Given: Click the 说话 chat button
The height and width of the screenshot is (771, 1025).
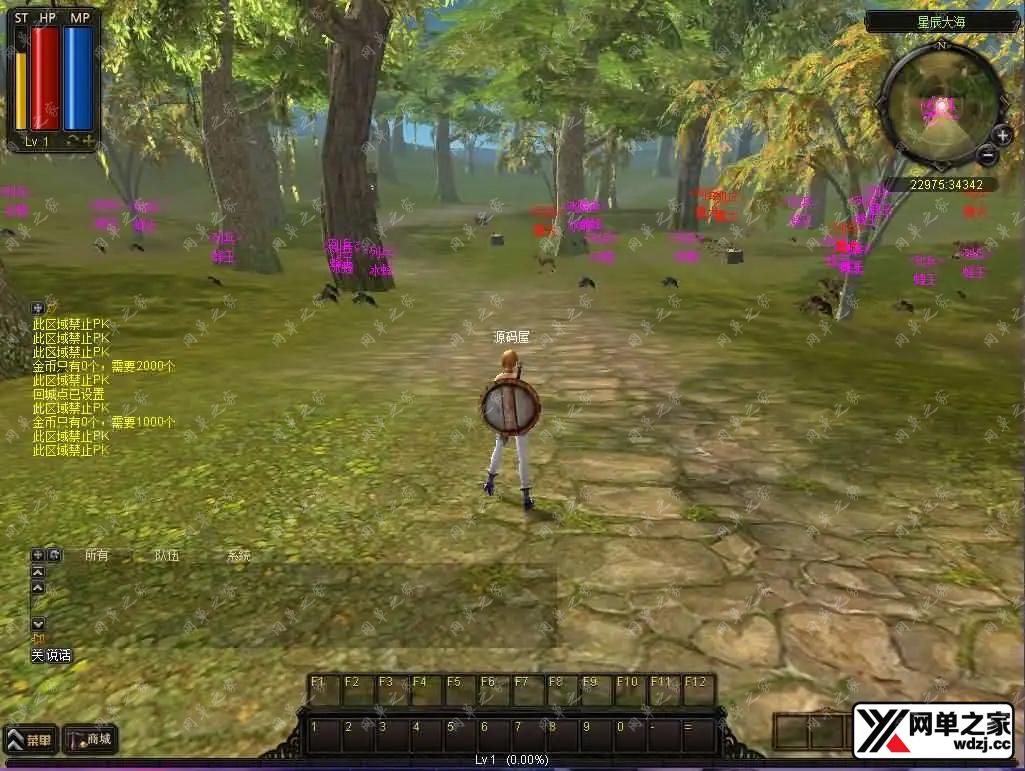Looking at the screenshot, I should (x=59, y=656).
